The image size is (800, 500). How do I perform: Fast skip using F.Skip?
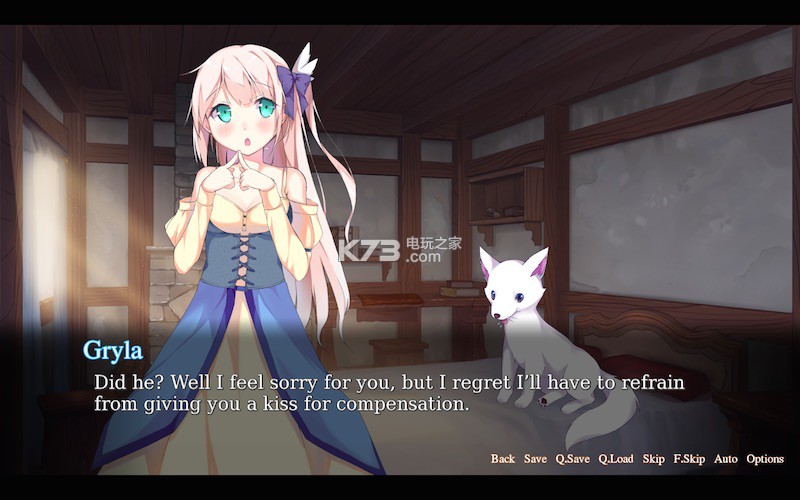click(689, 459)
